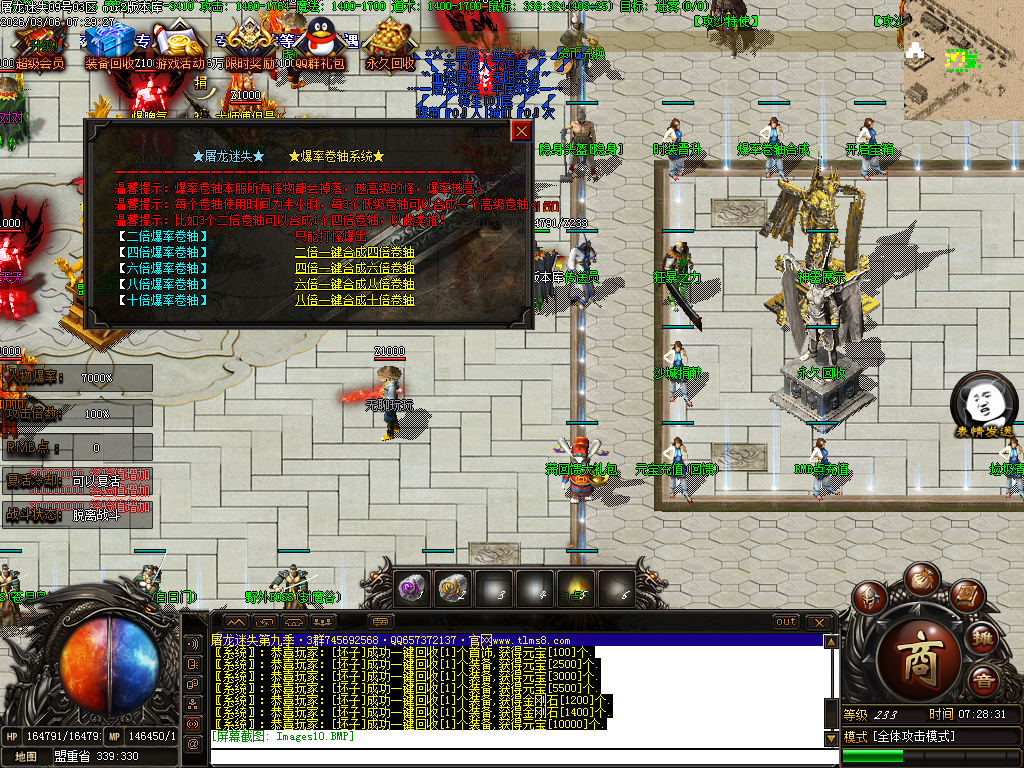This screenshot has height=768, width=1024.
Task: Open 永久回收 treasure chest icon
Action: pos(389,43)
